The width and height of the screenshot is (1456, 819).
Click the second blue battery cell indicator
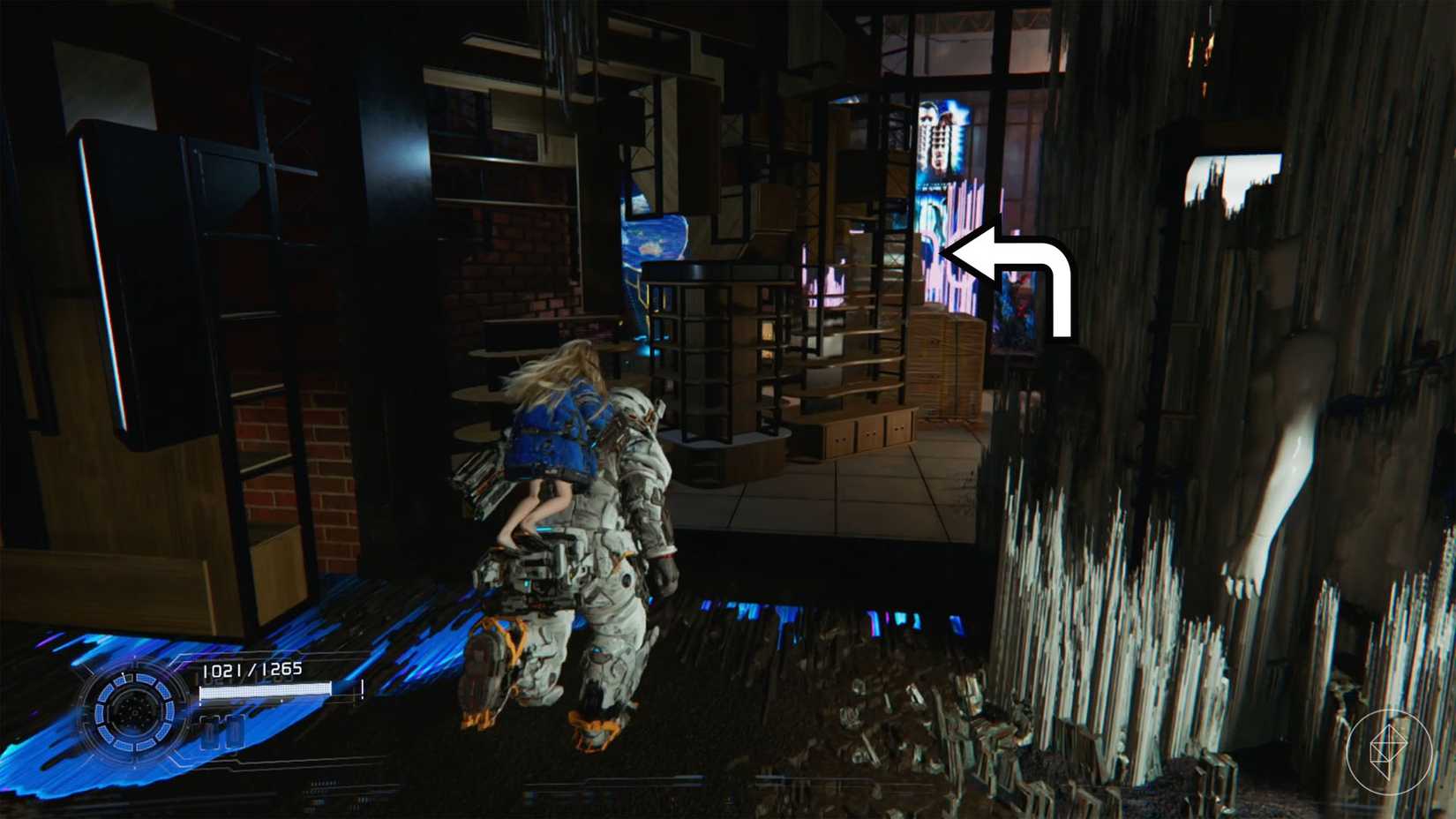(x=236, y=732)
